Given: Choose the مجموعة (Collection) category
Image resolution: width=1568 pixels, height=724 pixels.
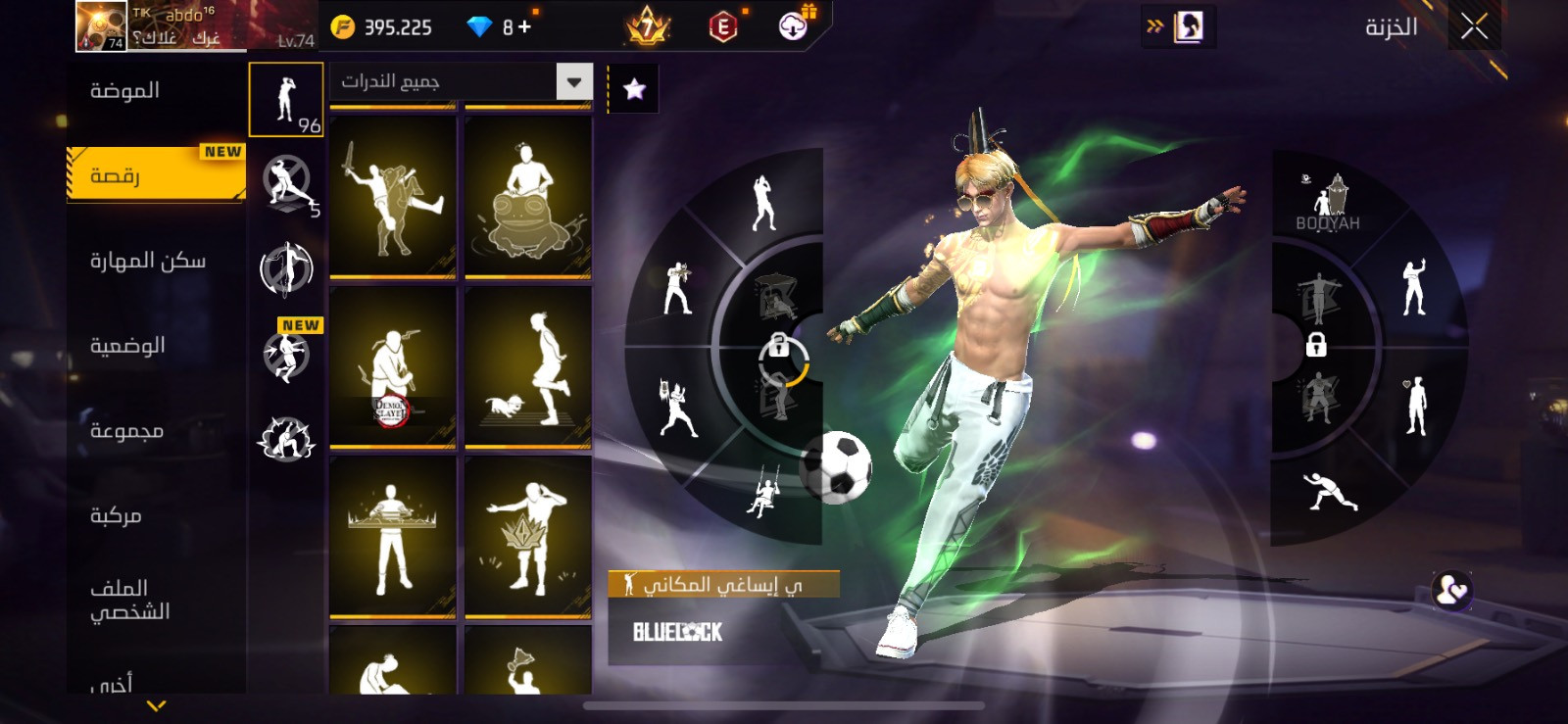Looking at the screenshot, I should [126, 431].
